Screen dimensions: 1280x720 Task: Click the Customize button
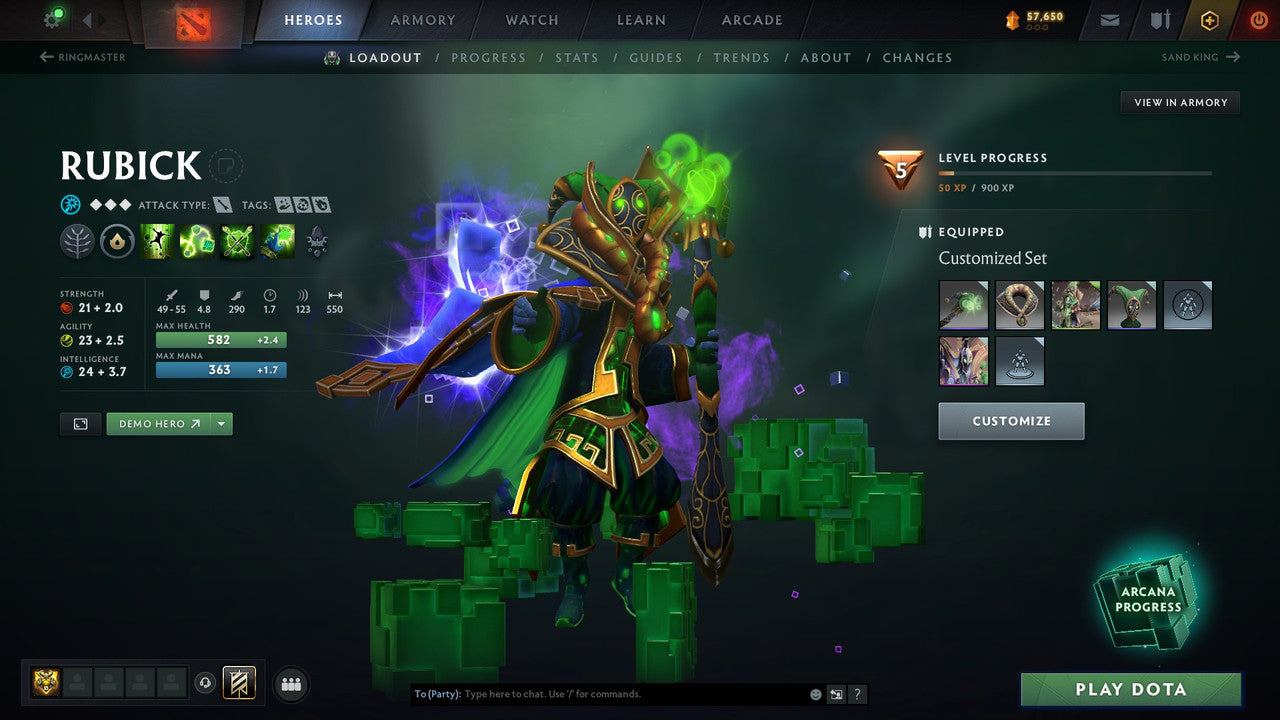point(1011,421)
